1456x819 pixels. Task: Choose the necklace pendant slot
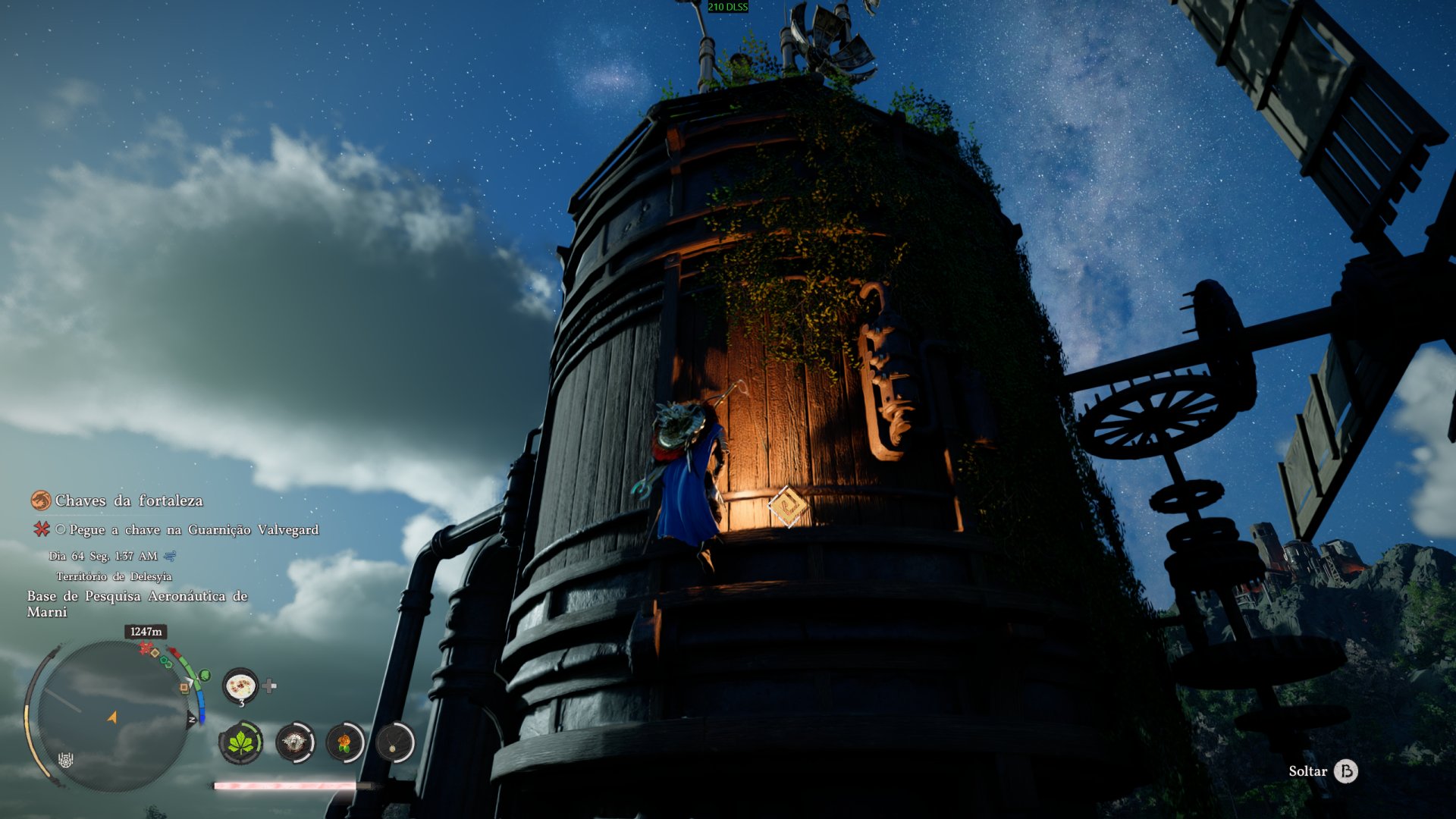point(395,742)
